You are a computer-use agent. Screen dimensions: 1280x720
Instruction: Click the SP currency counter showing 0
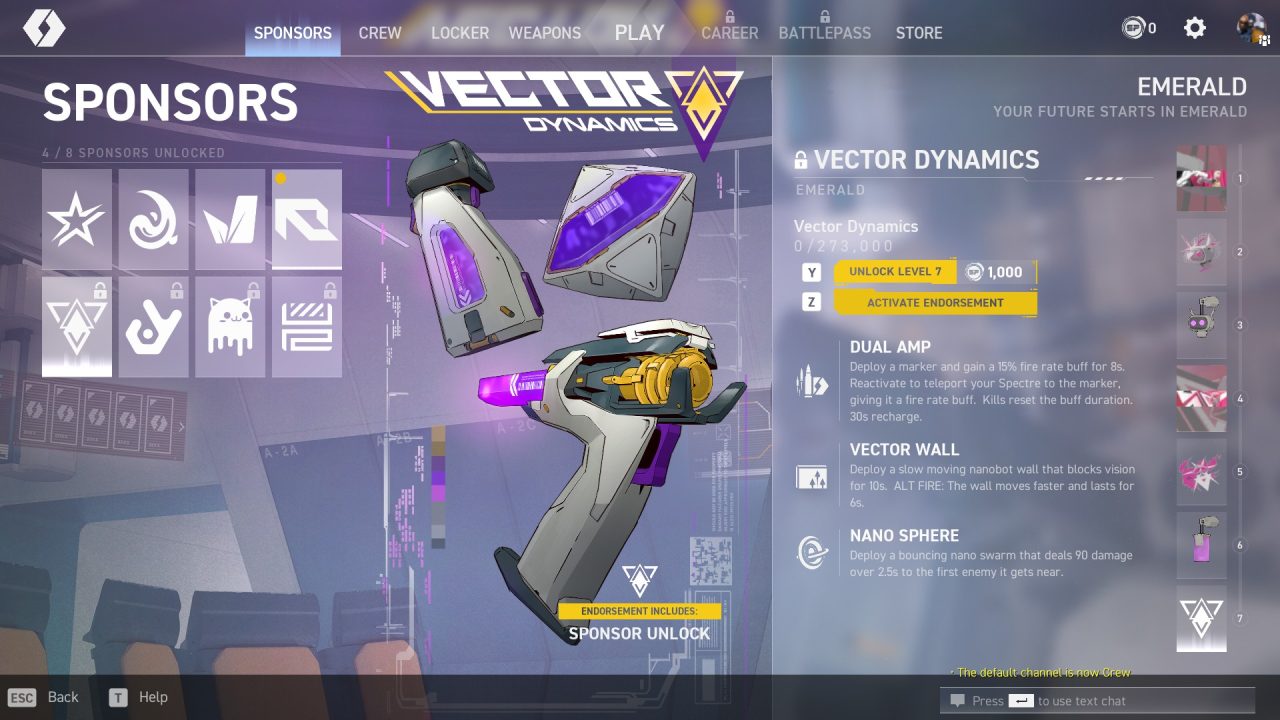pyautogui.click(x=1135, y=28)
